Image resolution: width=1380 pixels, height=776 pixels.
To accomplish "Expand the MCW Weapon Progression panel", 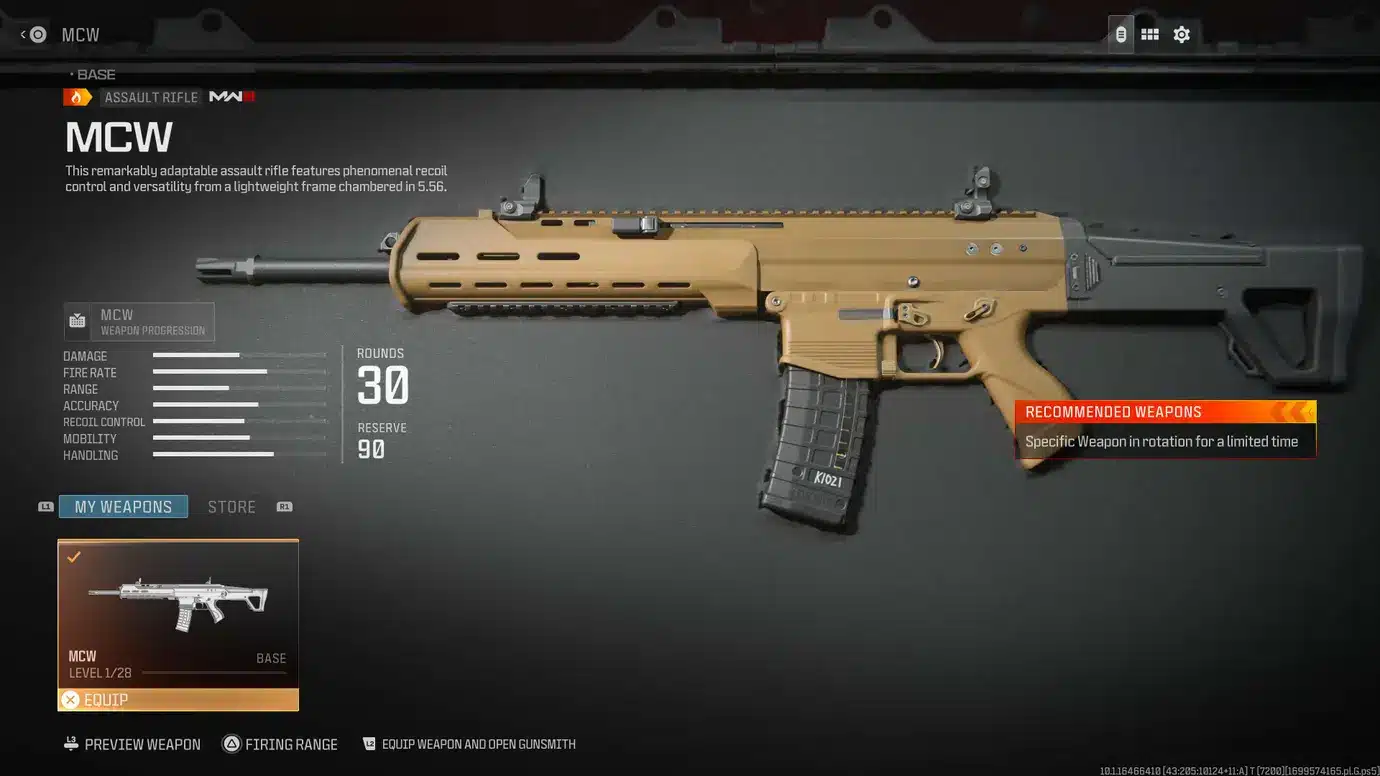I will coord(138,321).
